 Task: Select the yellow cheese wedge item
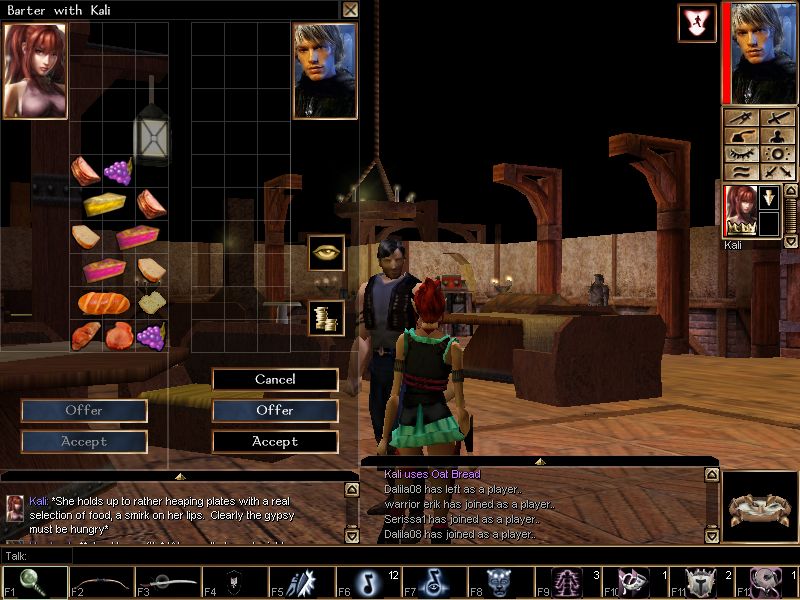[x=103, y=204]
